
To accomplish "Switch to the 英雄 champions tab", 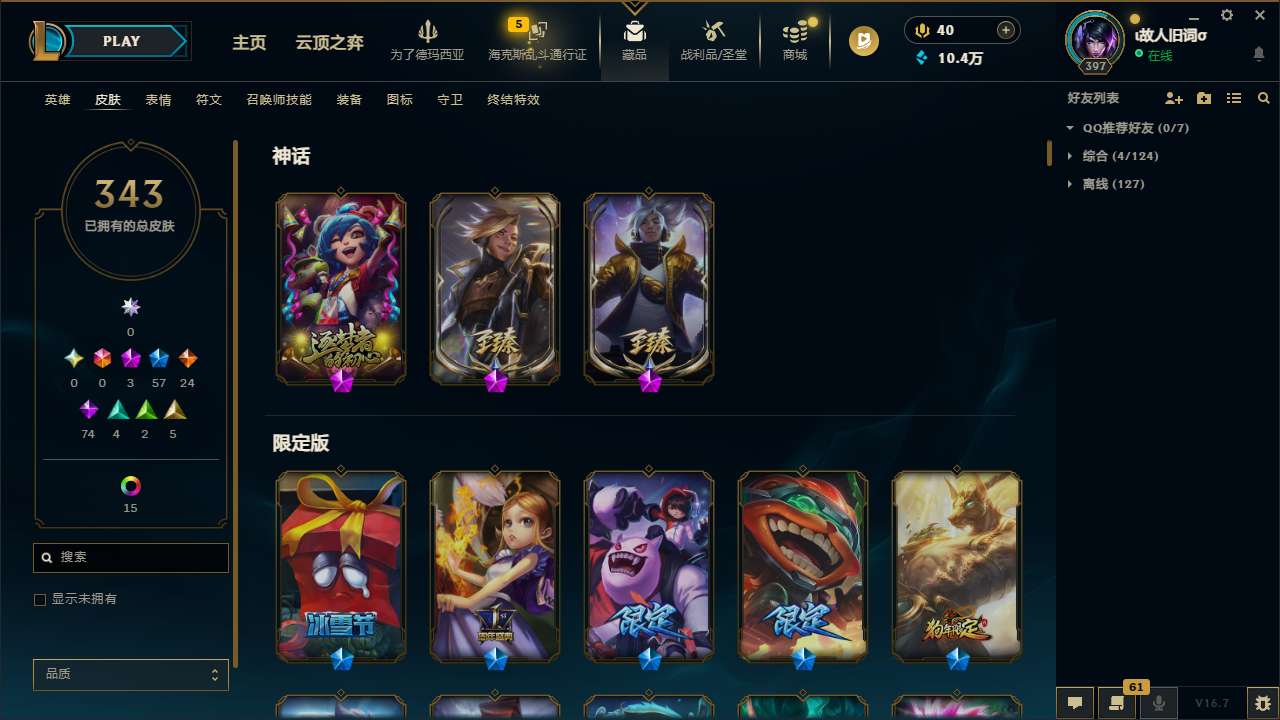I will 57,100.
